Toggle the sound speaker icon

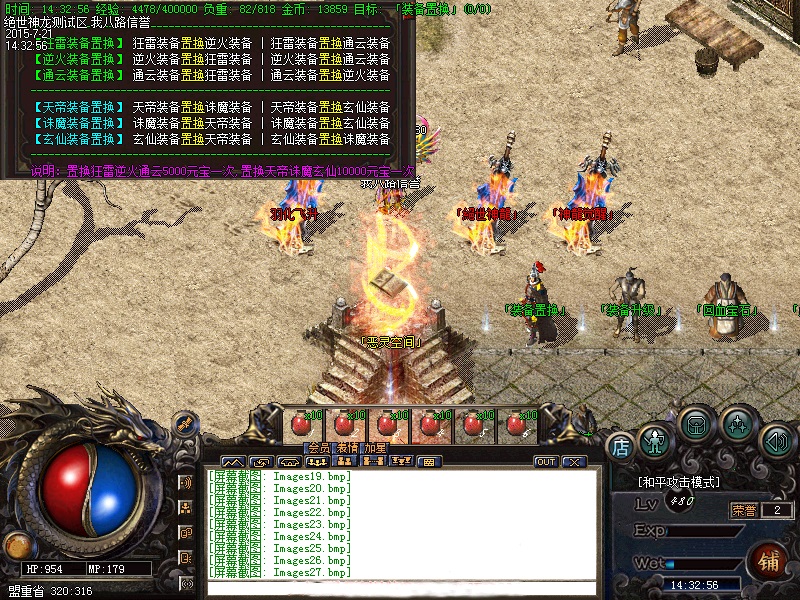click(x=777, y=439)
